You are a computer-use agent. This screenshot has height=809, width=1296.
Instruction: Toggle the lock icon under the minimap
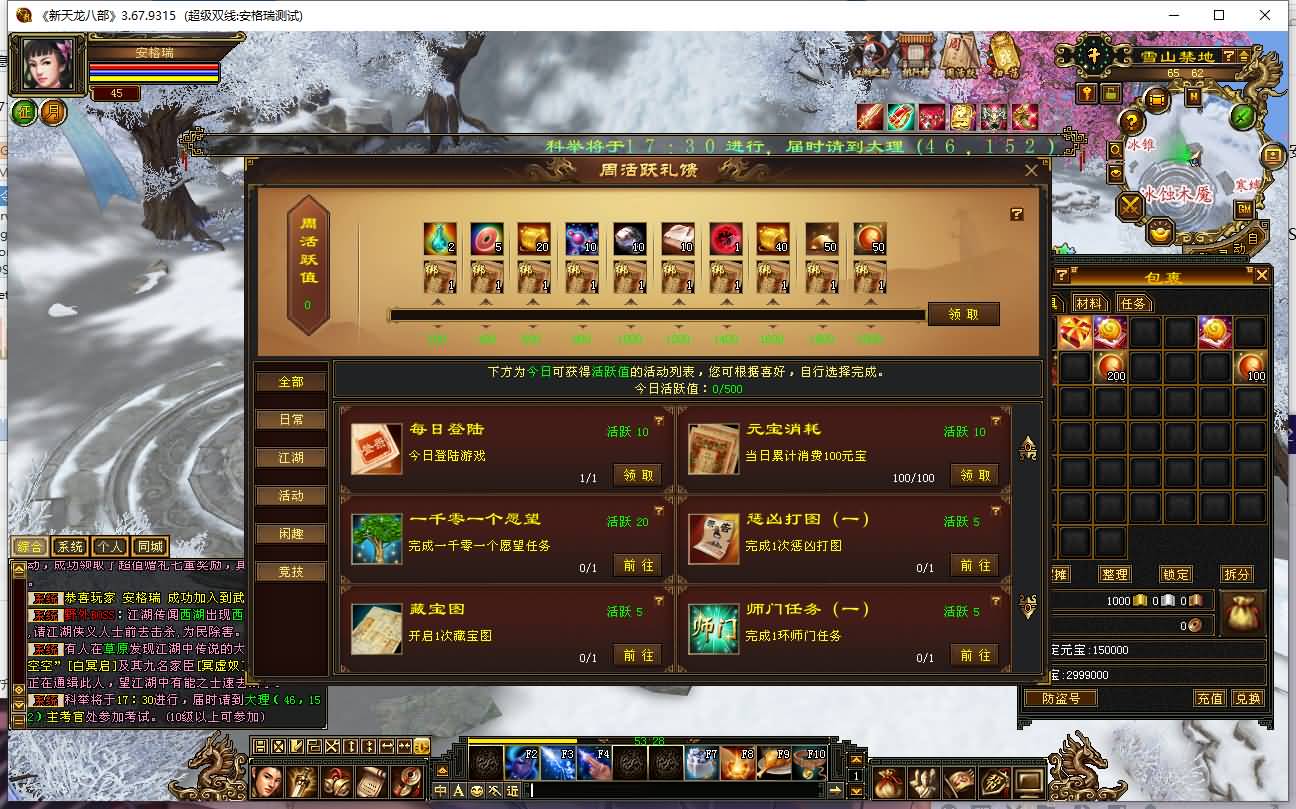point(1111,92)
